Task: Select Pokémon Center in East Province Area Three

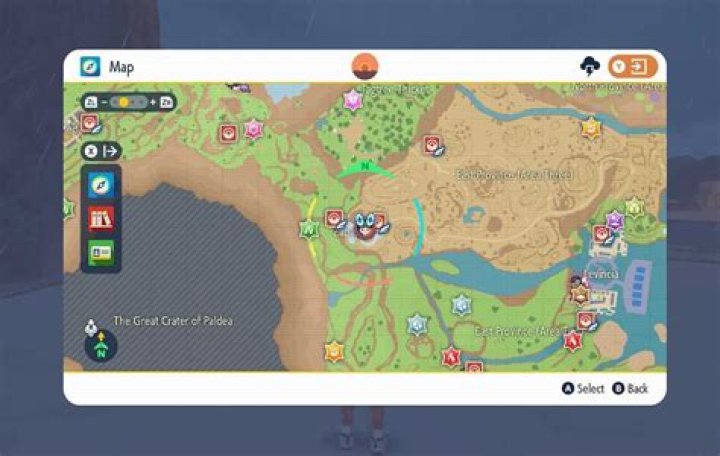Action: coord(432,146)
